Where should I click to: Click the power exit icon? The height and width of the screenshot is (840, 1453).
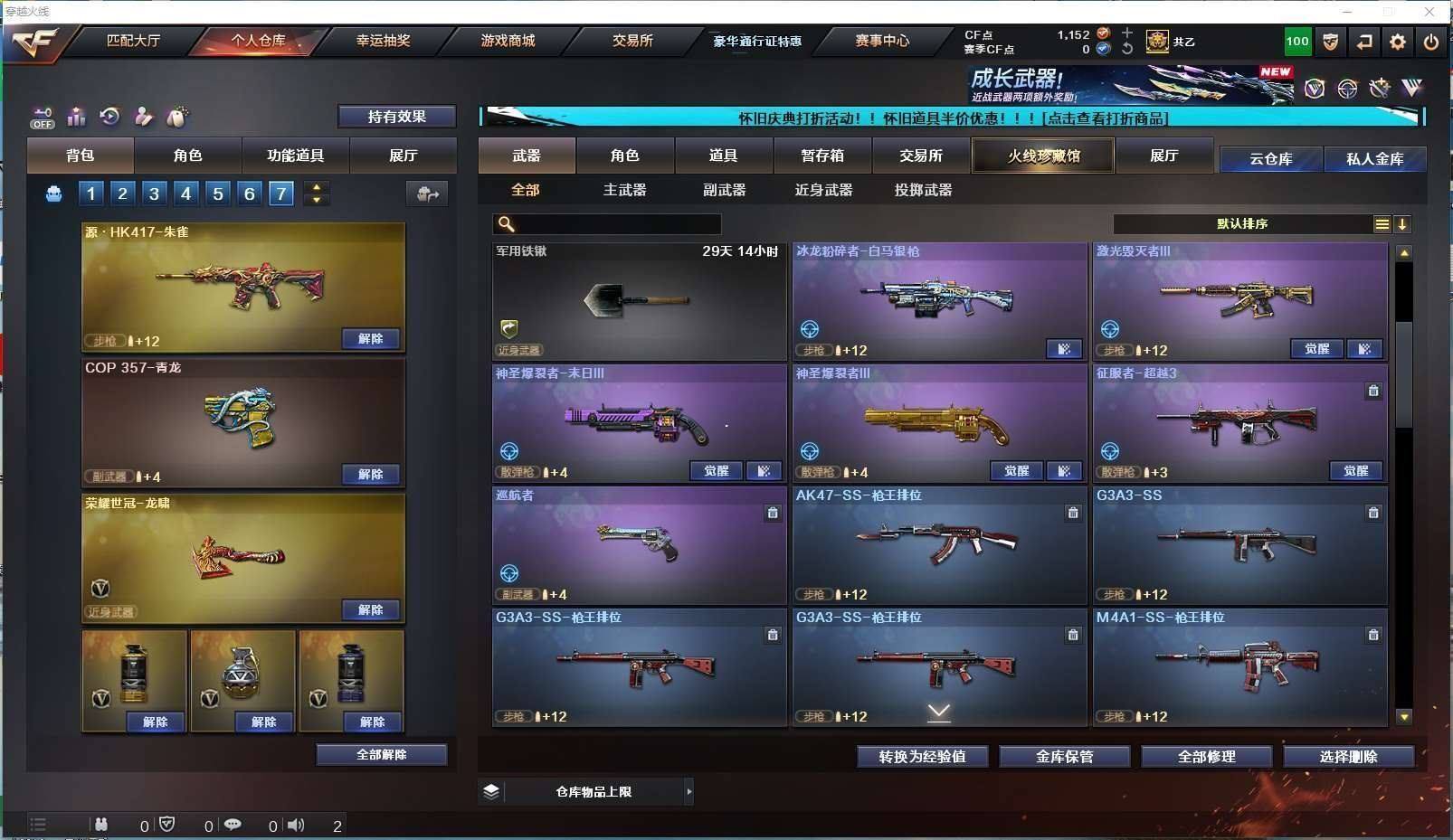pos(1430,42)
